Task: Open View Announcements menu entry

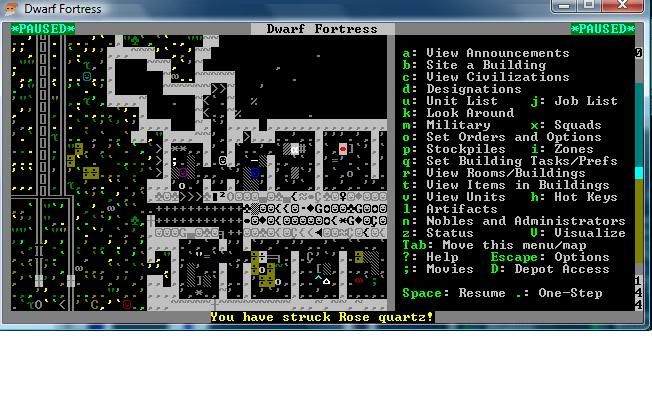Action: (x=497, y=53)
